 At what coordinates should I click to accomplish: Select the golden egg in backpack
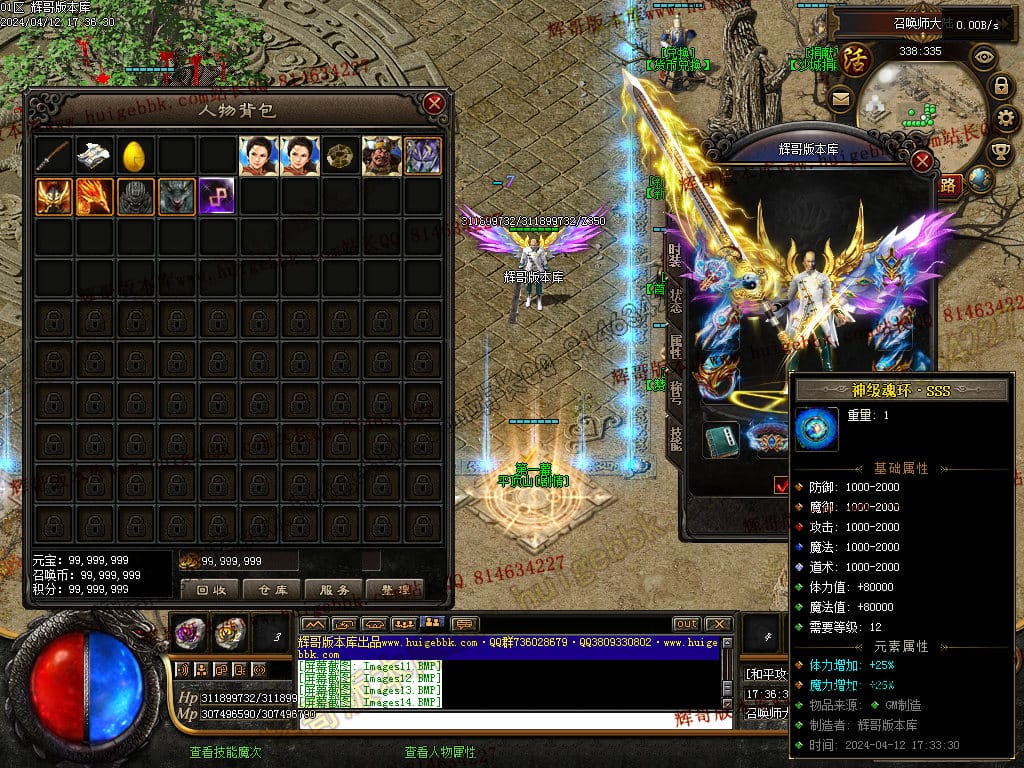[x=135, y=156]
